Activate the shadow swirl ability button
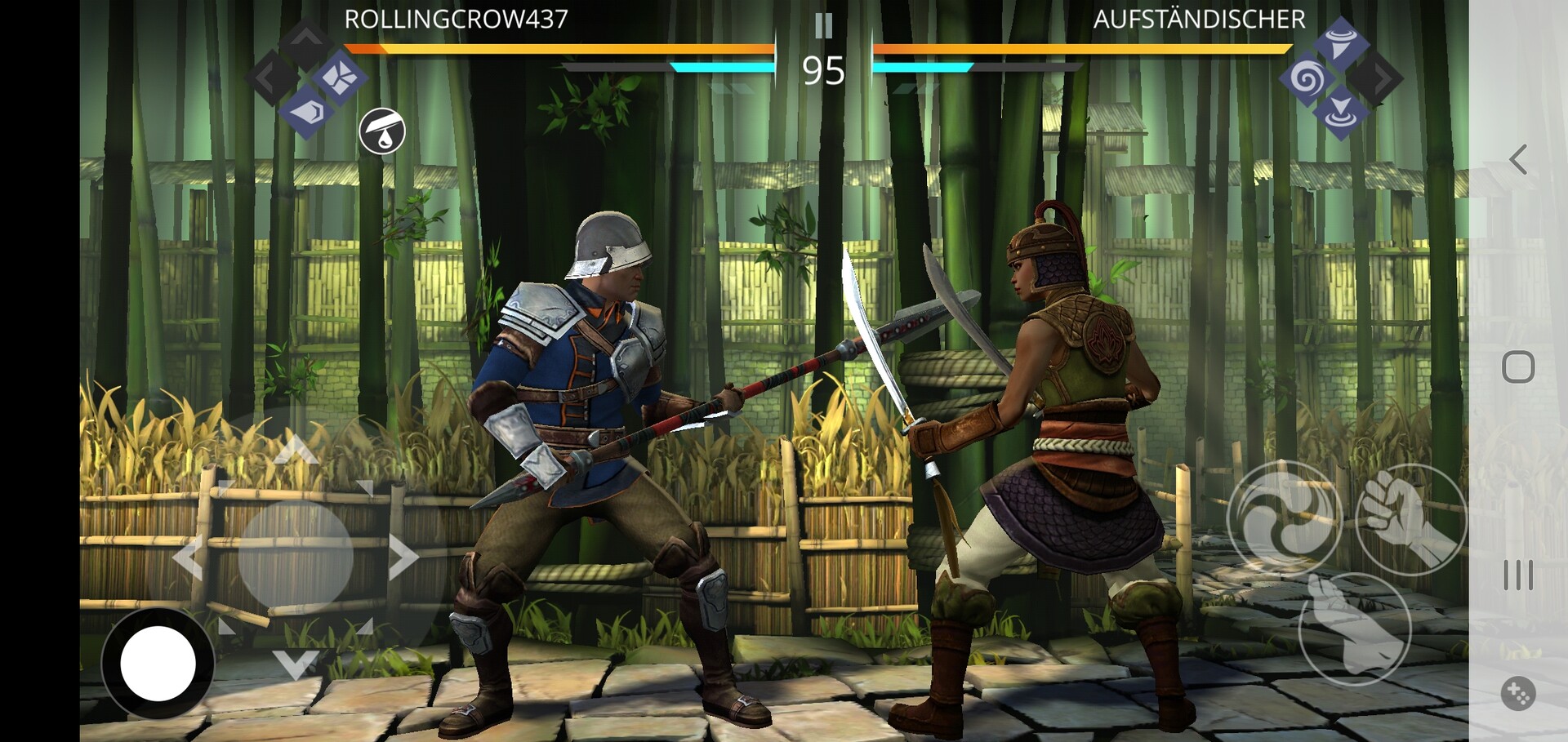Viewport: 1568px width, 742px height. point(1284,518)
